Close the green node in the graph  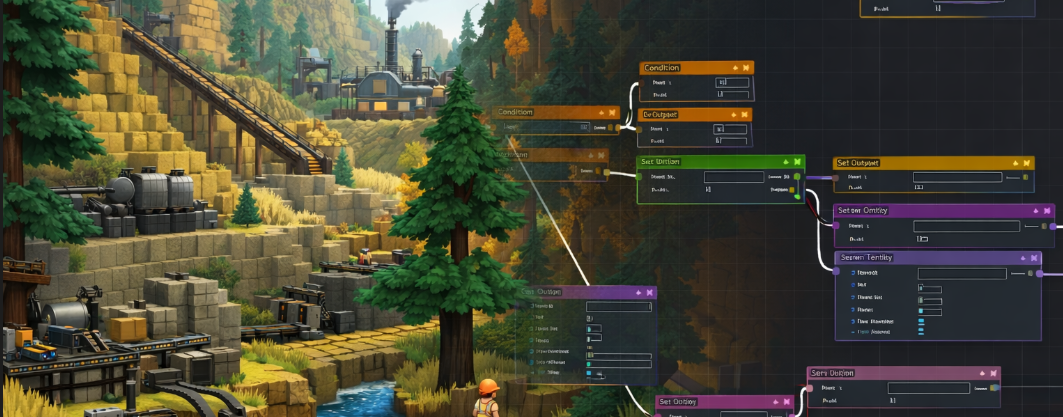click(797, 162)
